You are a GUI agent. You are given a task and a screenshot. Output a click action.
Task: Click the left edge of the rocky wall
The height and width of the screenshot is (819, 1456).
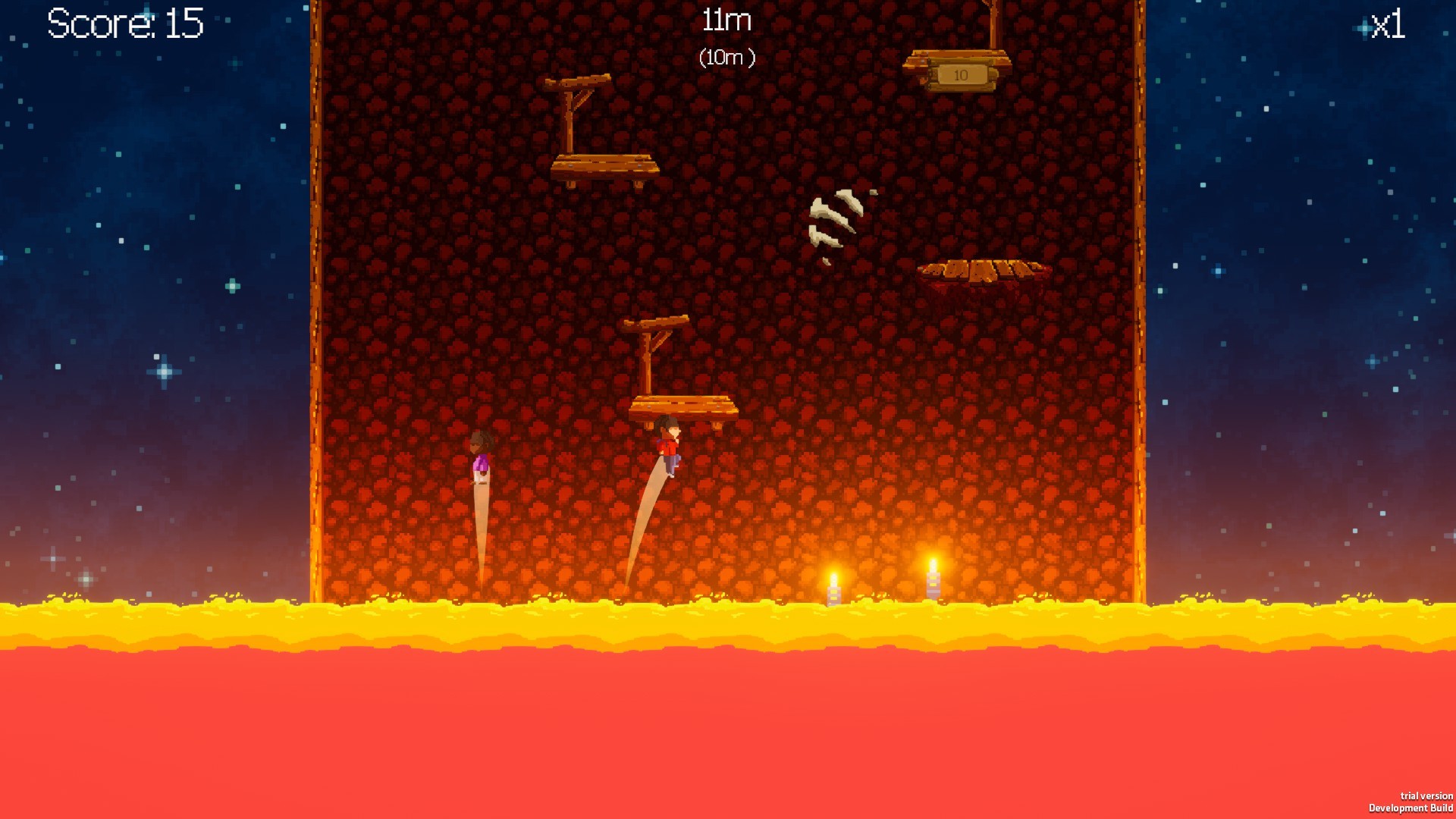[x=315, y=303]
